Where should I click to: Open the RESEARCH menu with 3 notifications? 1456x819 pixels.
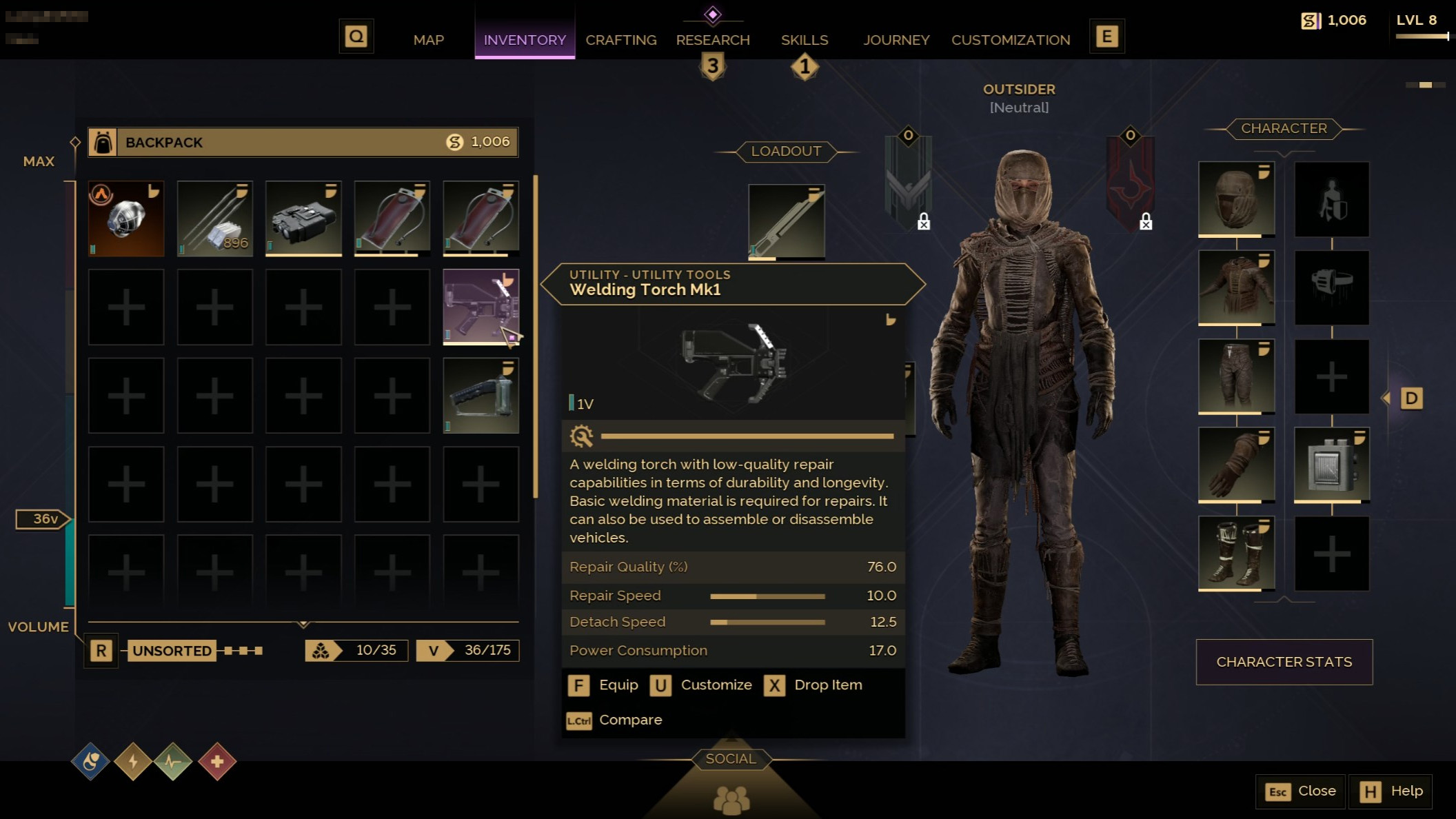click(x=713, y=40)
